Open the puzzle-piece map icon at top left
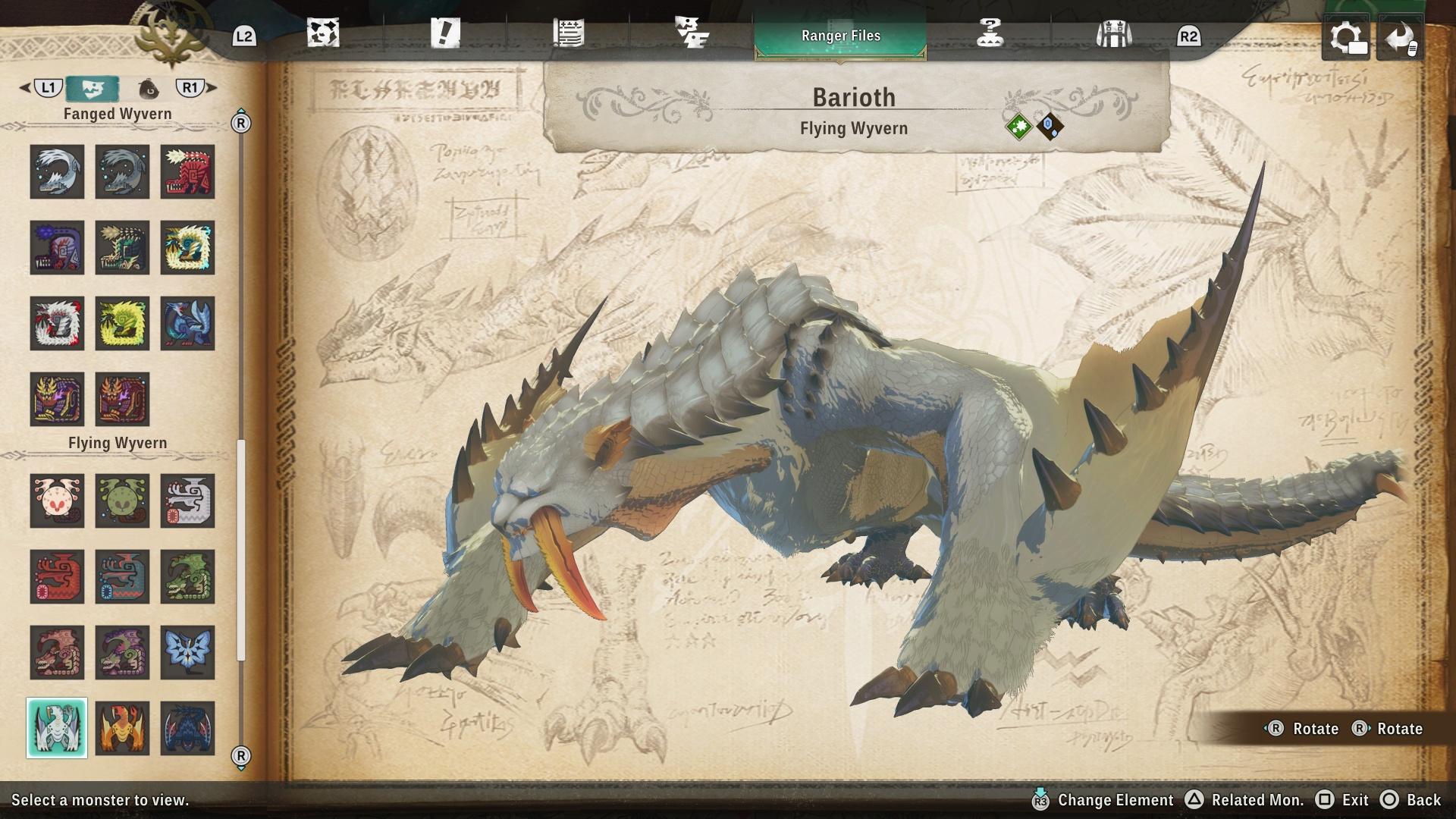This screenshot has height=819, width=1456. coord(324,32)
